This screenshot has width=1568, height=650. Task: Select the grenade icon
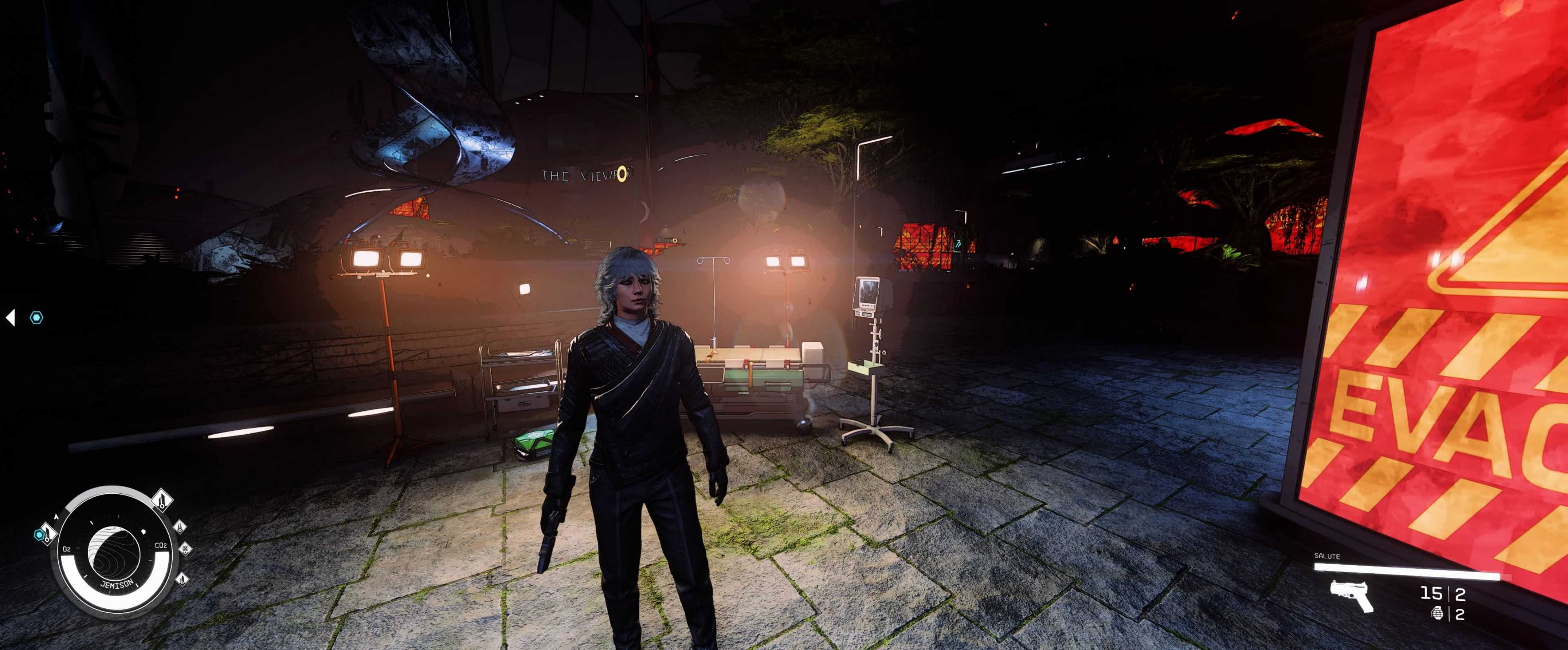click(x=1438, y=614)
